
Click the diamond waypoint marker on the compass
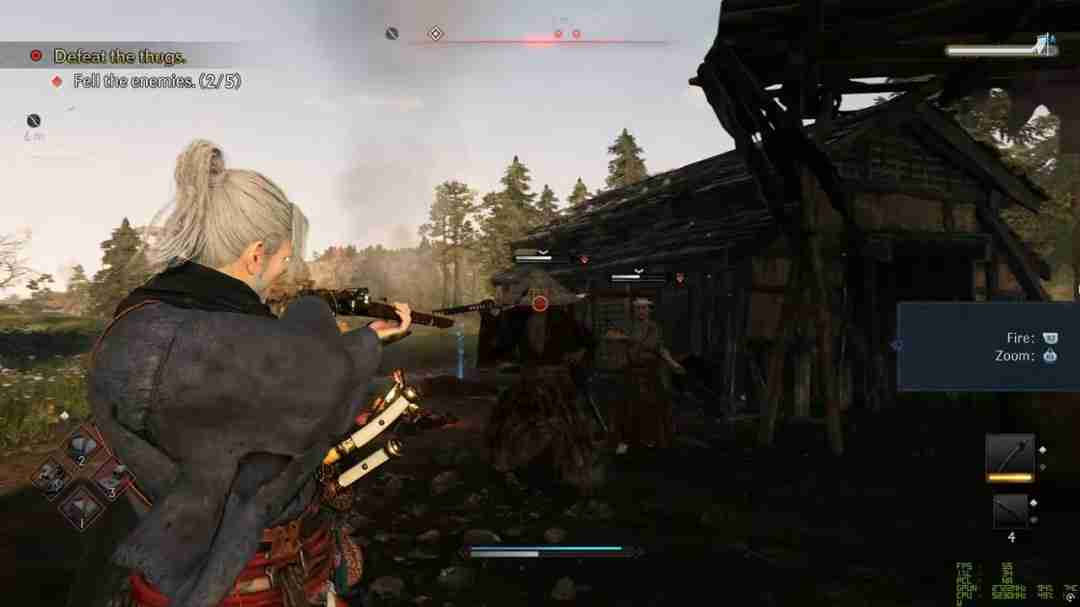(x=435, y=34)
